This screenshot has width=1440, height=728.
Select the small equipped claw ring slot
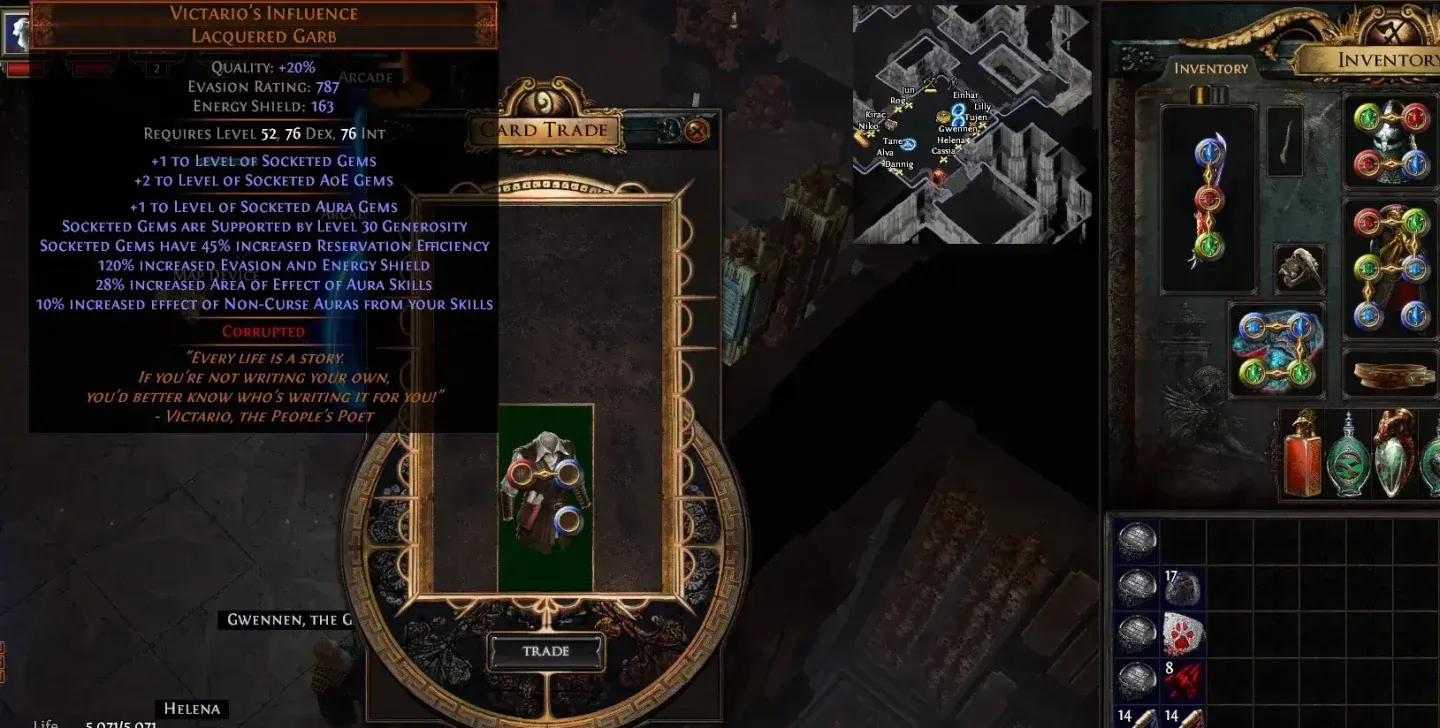coord(1299,268)
